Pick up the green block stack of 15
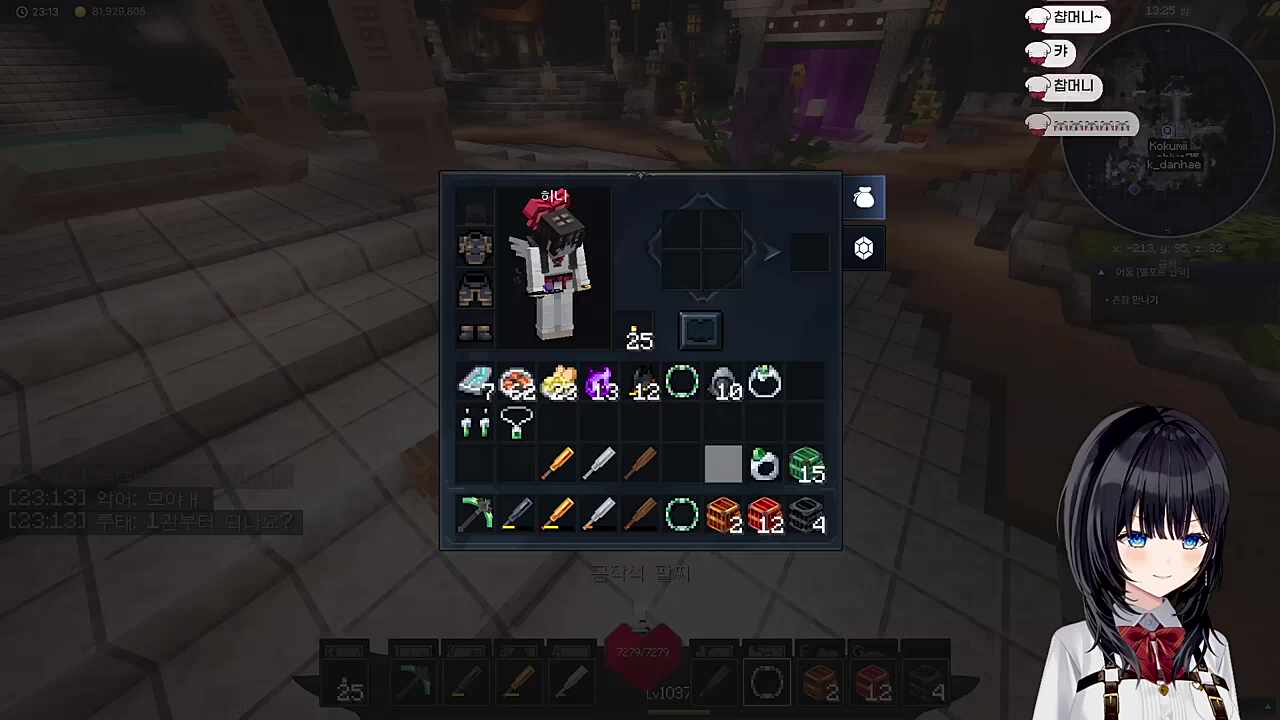Image resolution: width=1280 pixels, height=720 pixels. 806,465
